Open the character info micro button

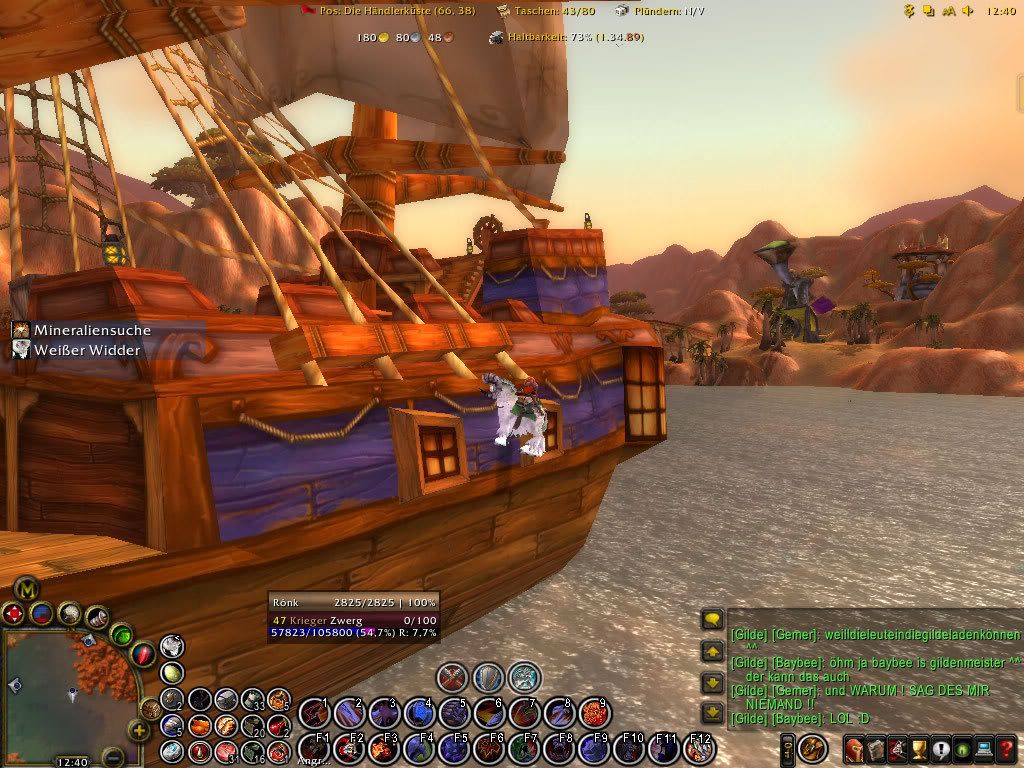855,748
